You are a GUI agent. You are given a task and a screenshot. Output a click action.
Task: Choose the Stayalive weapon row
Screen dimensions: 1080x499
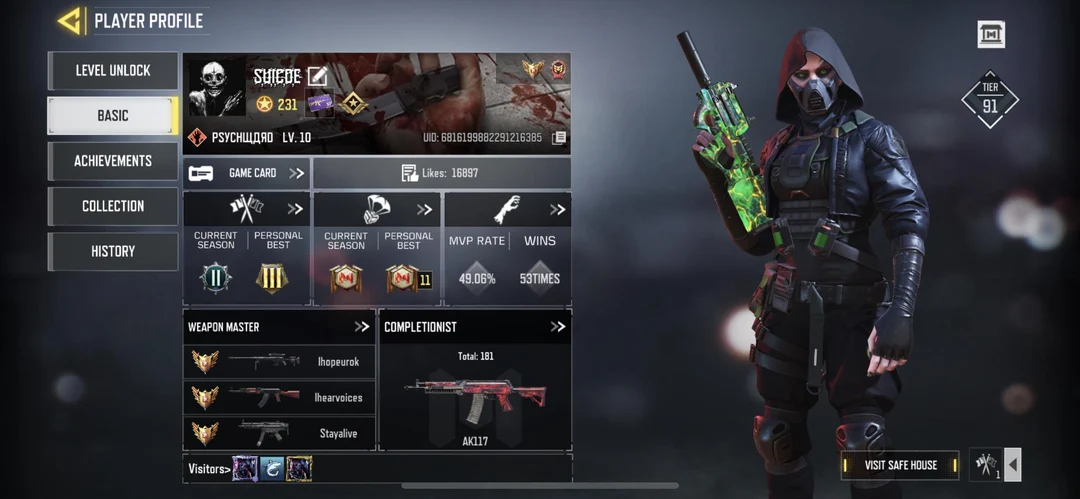click(279, 433)
